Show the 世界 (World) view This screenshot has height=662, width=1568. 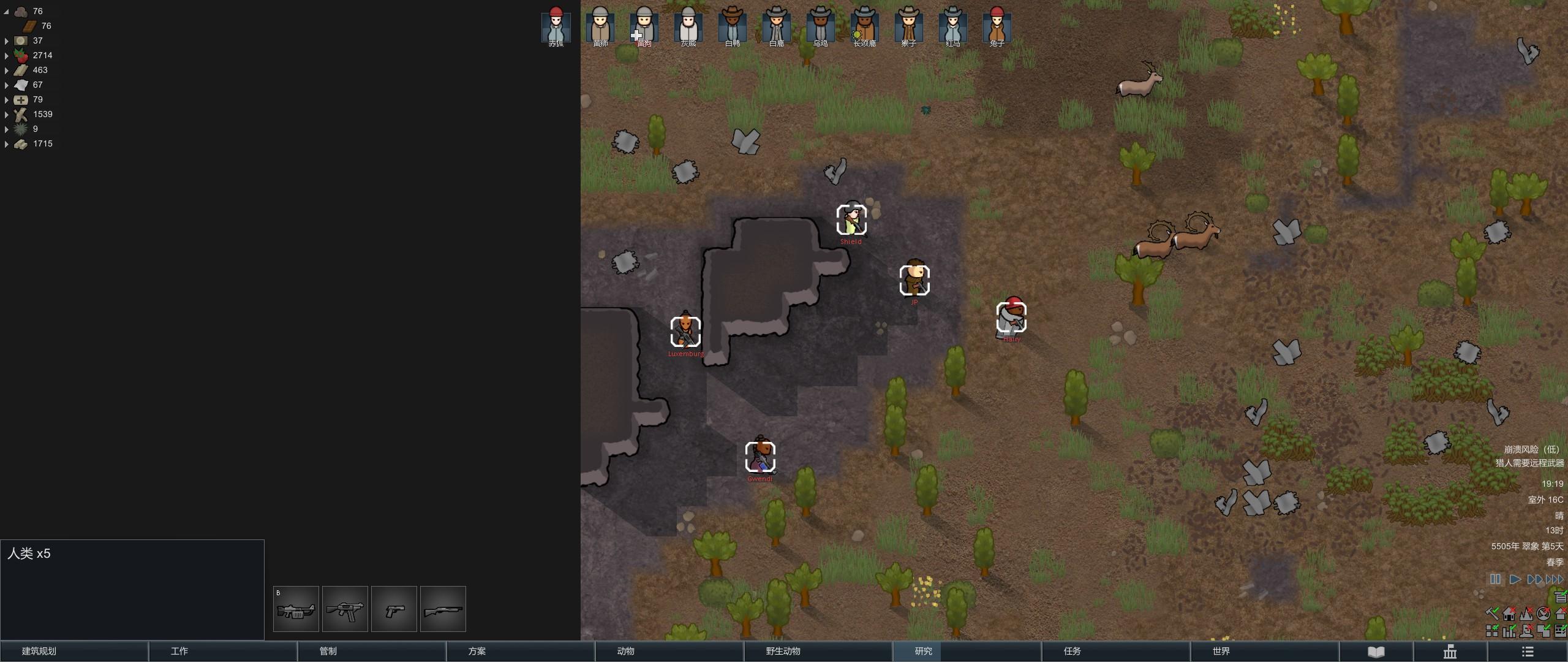click(1264, 651)
